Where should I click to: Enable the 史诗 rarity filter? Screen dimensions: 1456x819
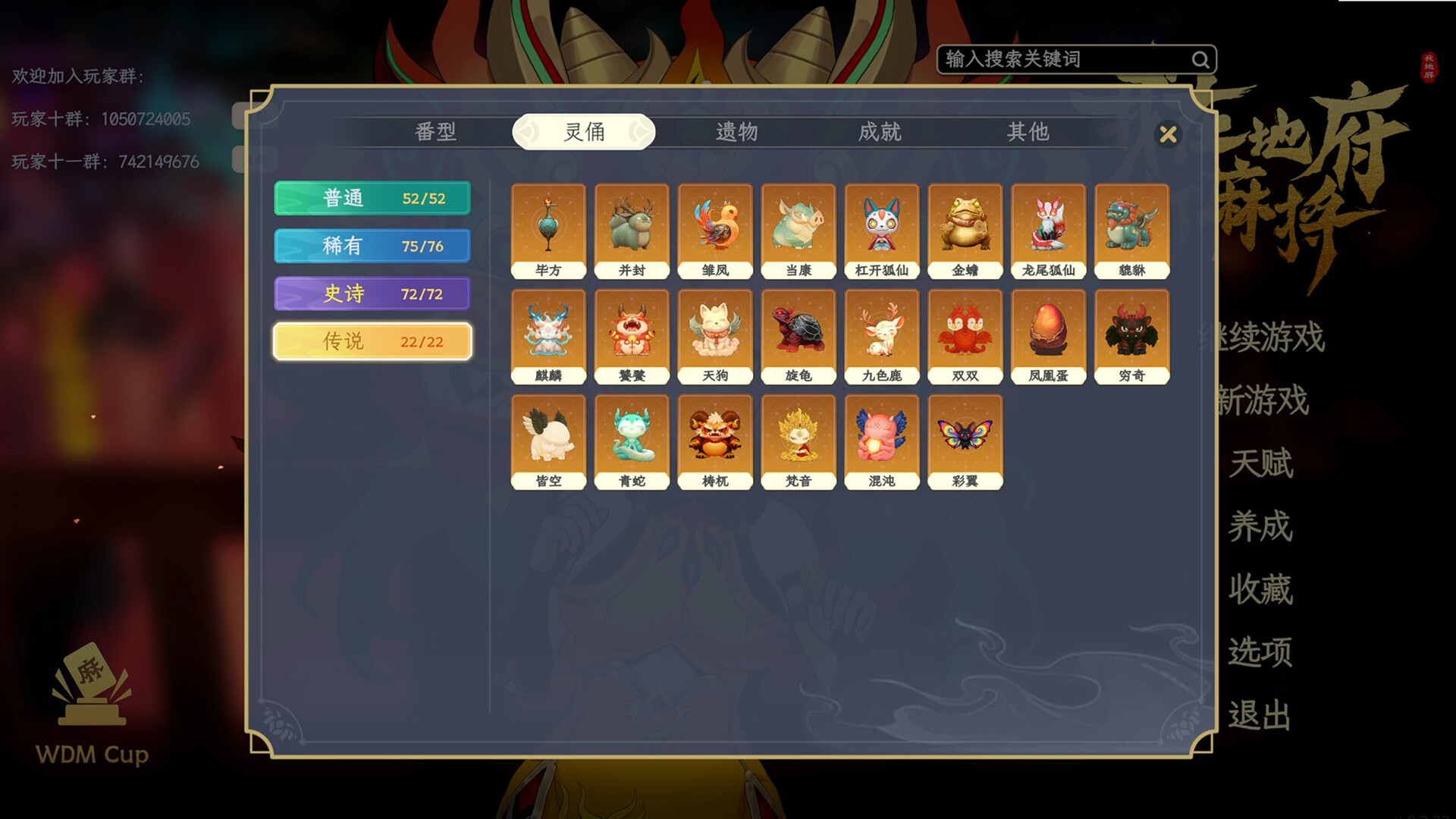pyautogui.click(x=371, y=293)
